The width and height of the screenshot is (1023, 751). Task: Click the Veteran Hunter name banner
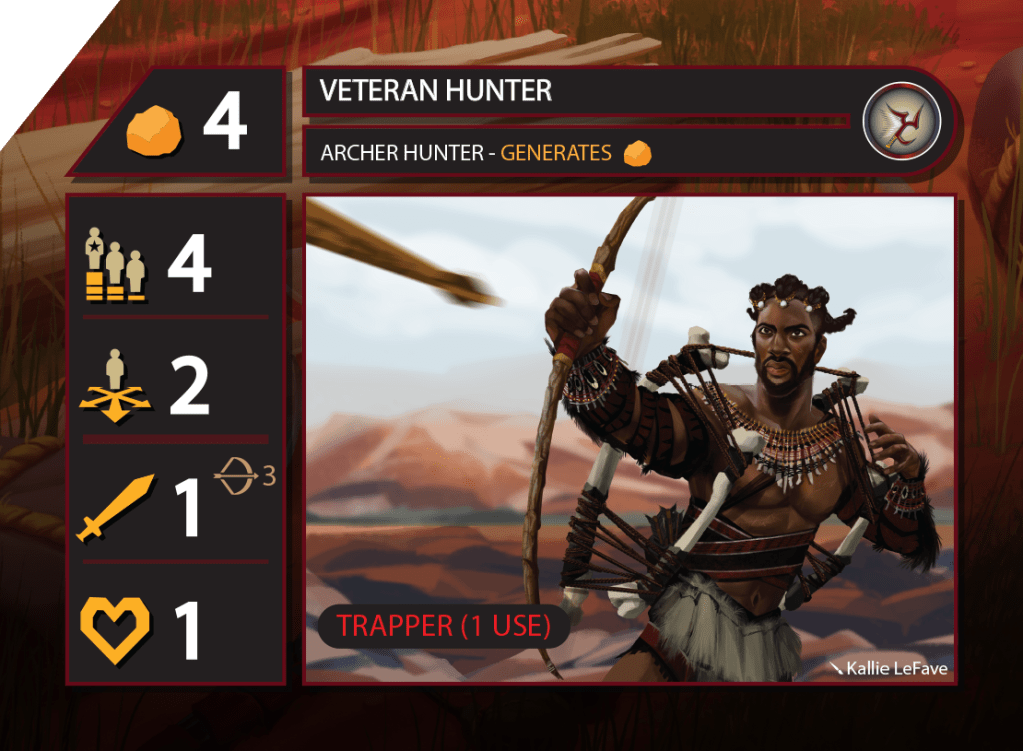point(580,92)
